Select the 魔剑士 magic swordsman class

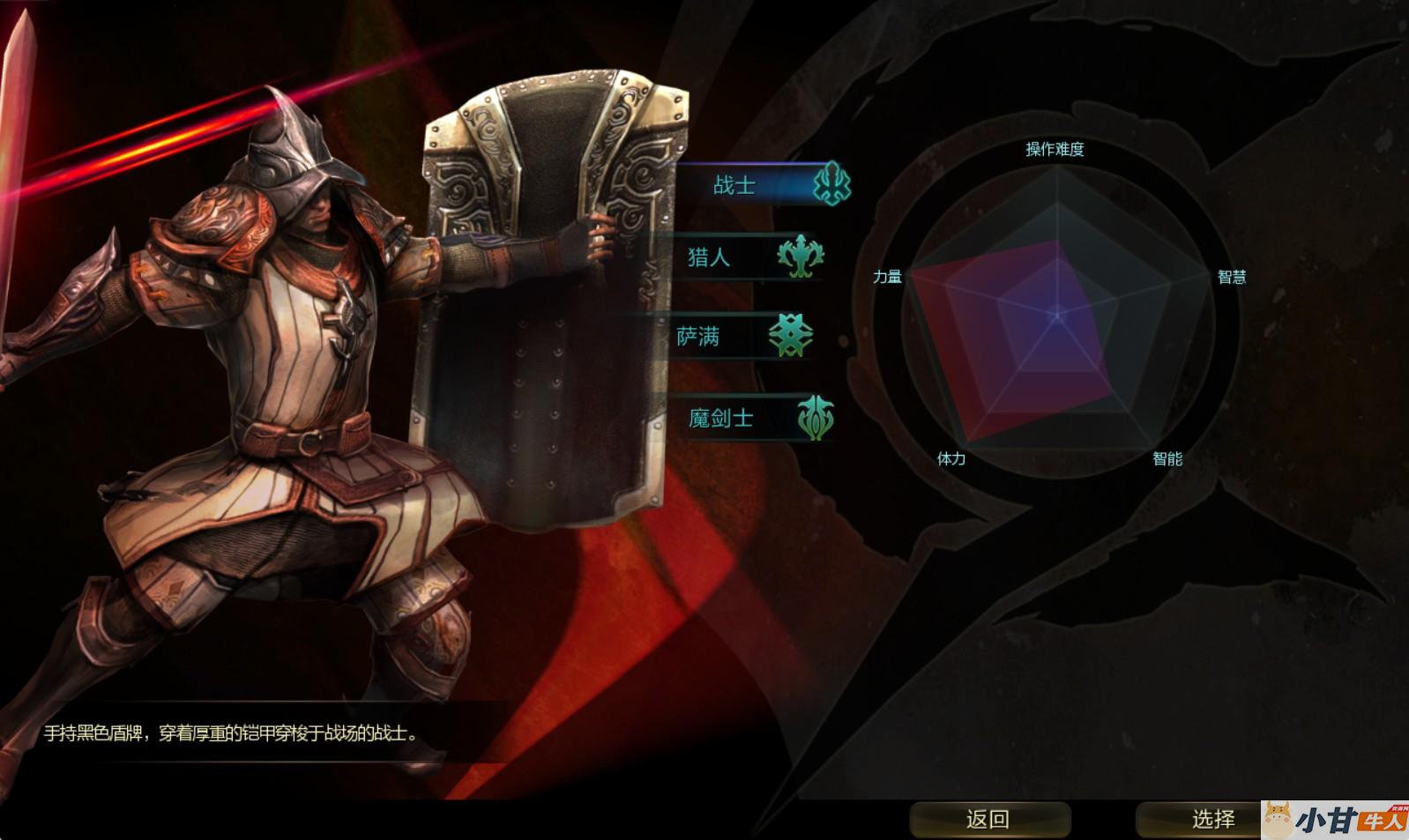(x=754, y=418)
